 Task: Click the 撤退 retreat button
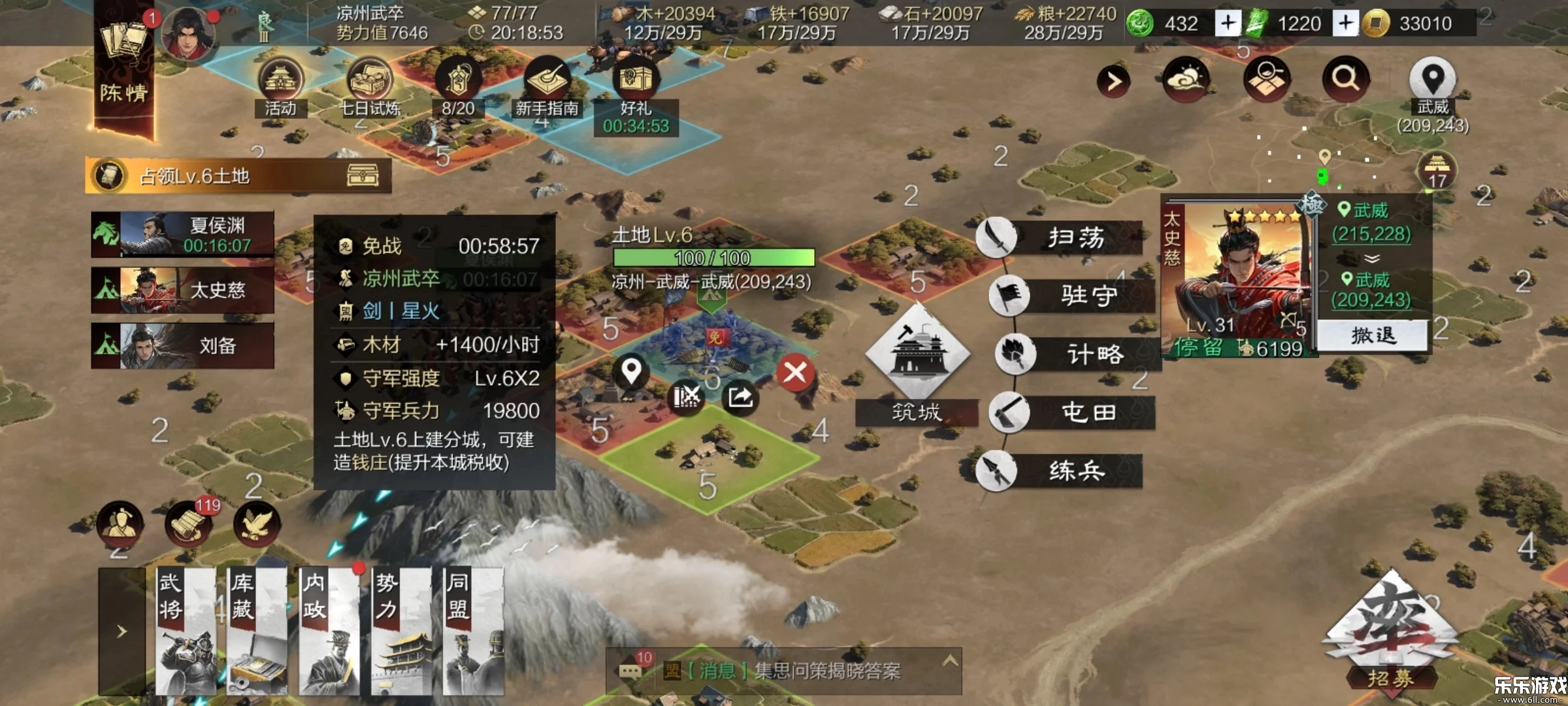coord(1373,336)
